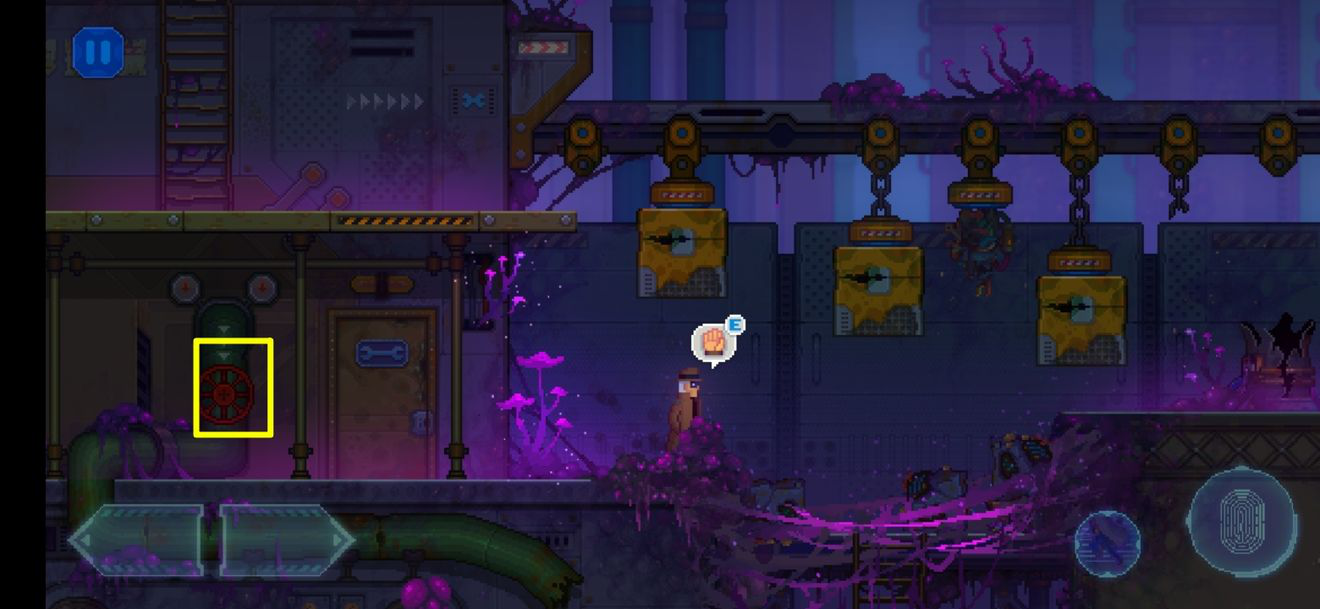
Task: Pause the game with the blue button
Action: tap(98, 52)
